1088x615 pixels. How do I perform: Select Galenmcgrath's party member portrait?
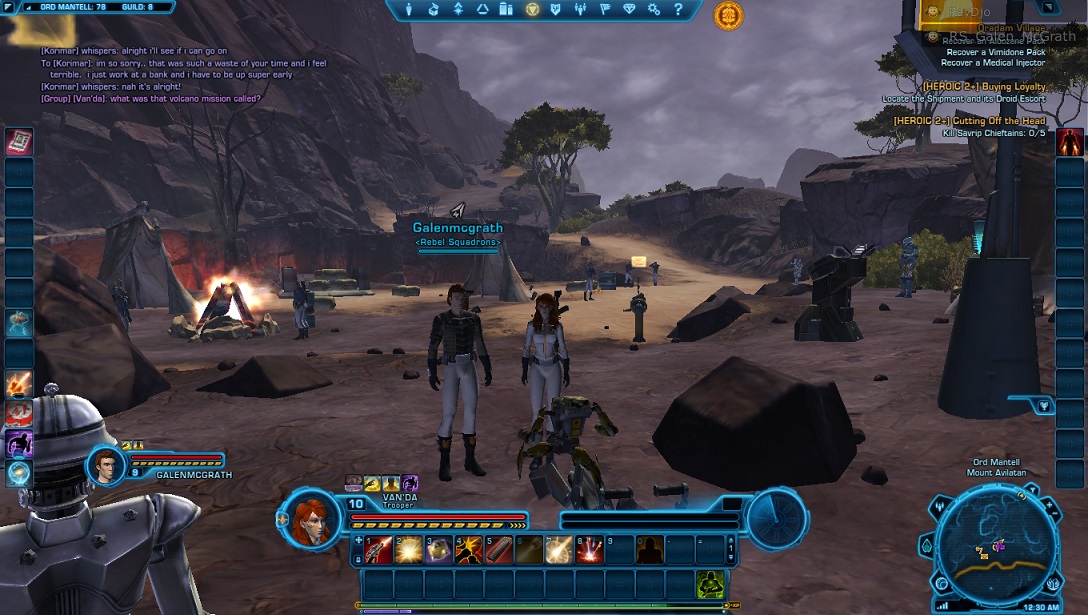tap(106, 465)
